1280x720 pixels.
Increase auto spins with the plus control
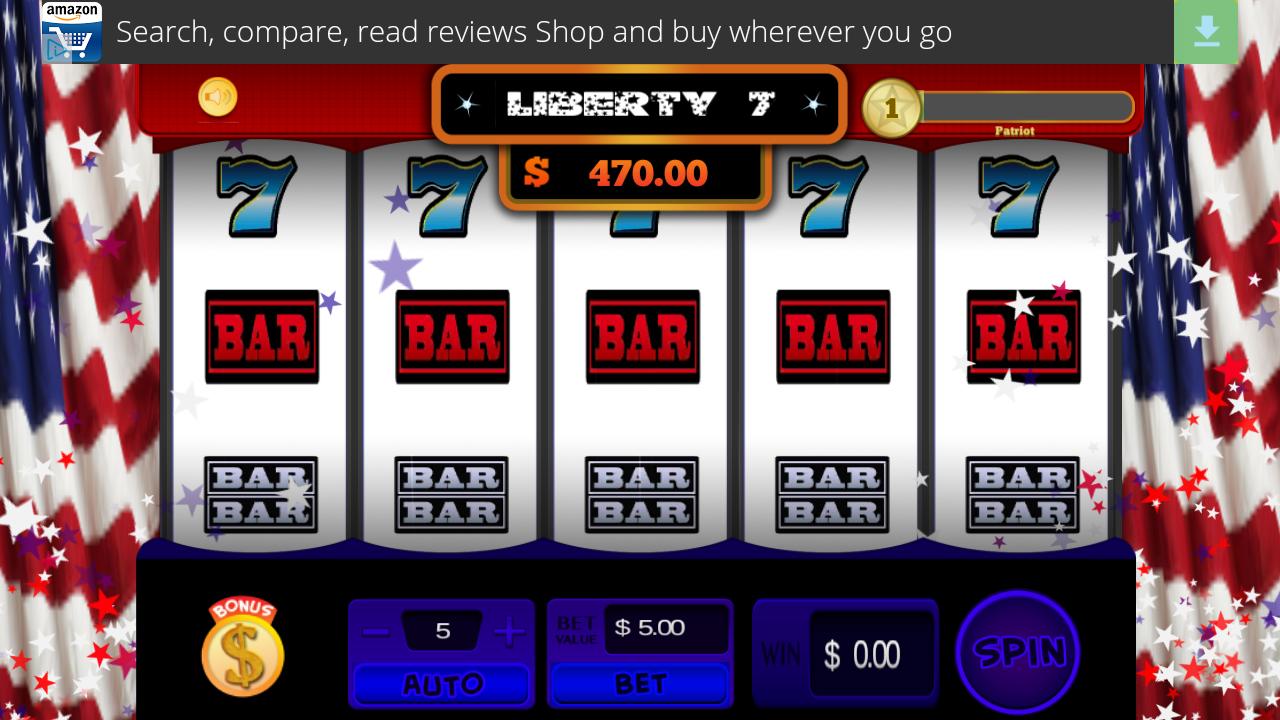pos(508,629)
